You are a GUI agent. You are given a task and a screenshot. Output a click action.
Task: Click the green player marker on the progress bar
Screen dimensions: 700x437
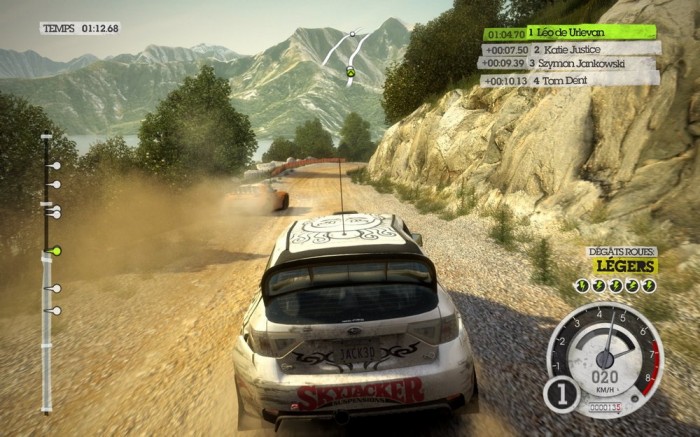(56, 250)
